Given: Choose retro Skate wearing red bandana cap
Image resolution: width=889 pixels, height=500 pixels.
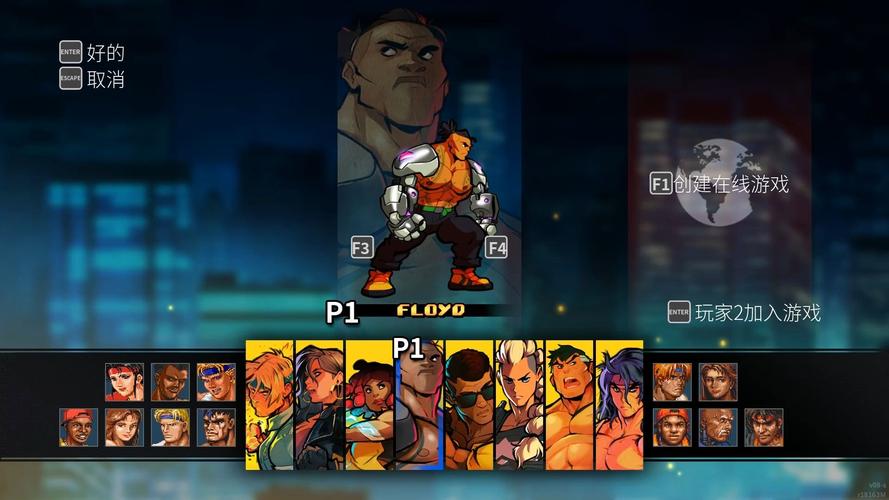Looking at the screenshot, I should [672, 427].
